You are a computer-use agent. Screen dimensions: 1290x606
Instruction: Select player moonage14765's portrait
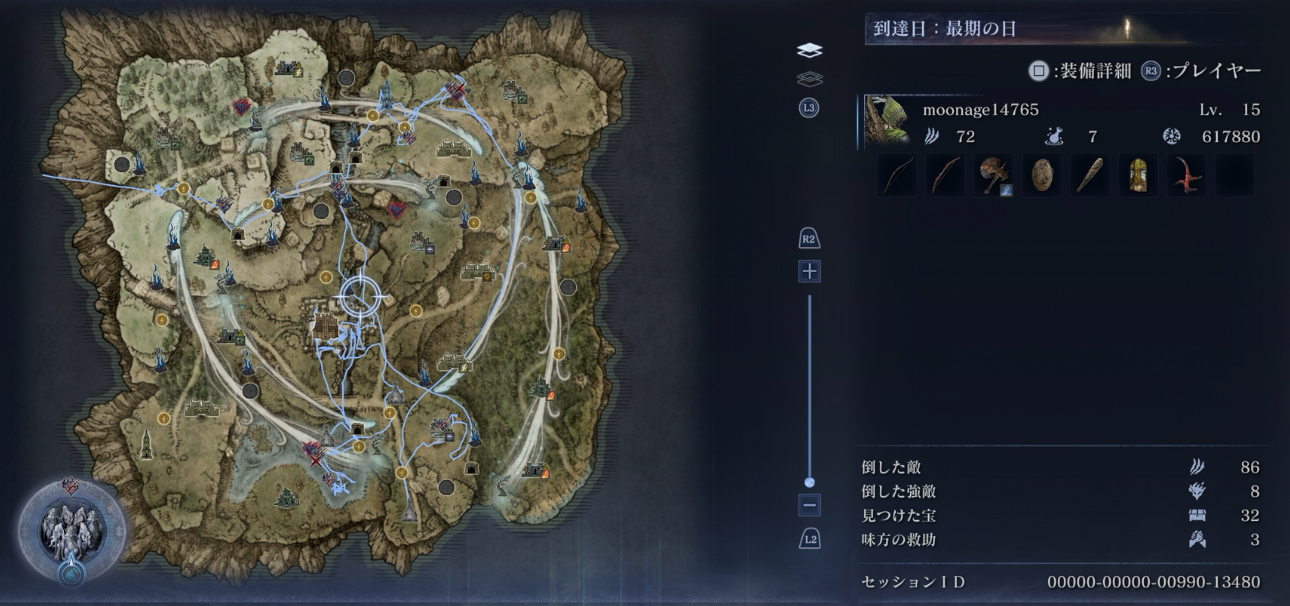click(886, 122)
